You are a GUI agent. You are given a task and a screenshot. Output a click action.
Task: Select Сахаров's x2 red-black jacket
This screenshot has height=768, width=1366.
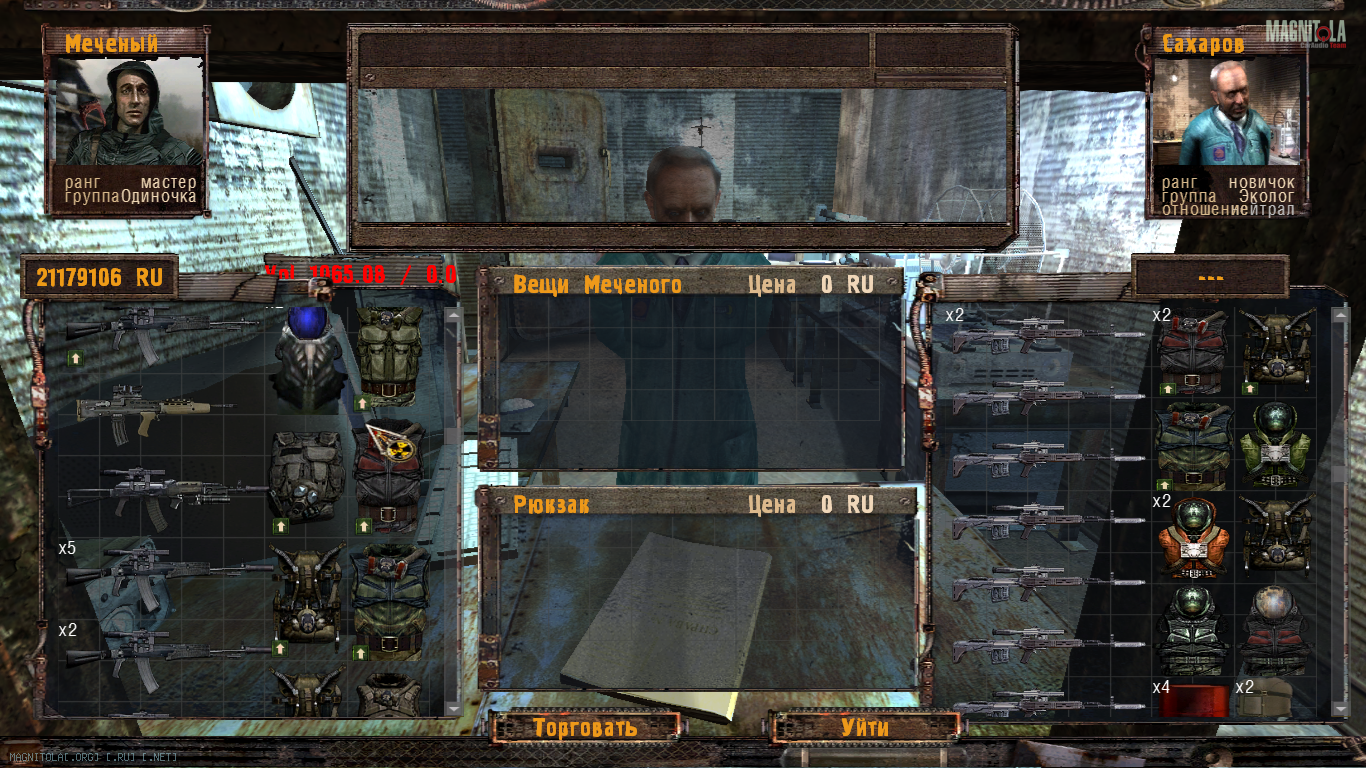point(1192,352)
